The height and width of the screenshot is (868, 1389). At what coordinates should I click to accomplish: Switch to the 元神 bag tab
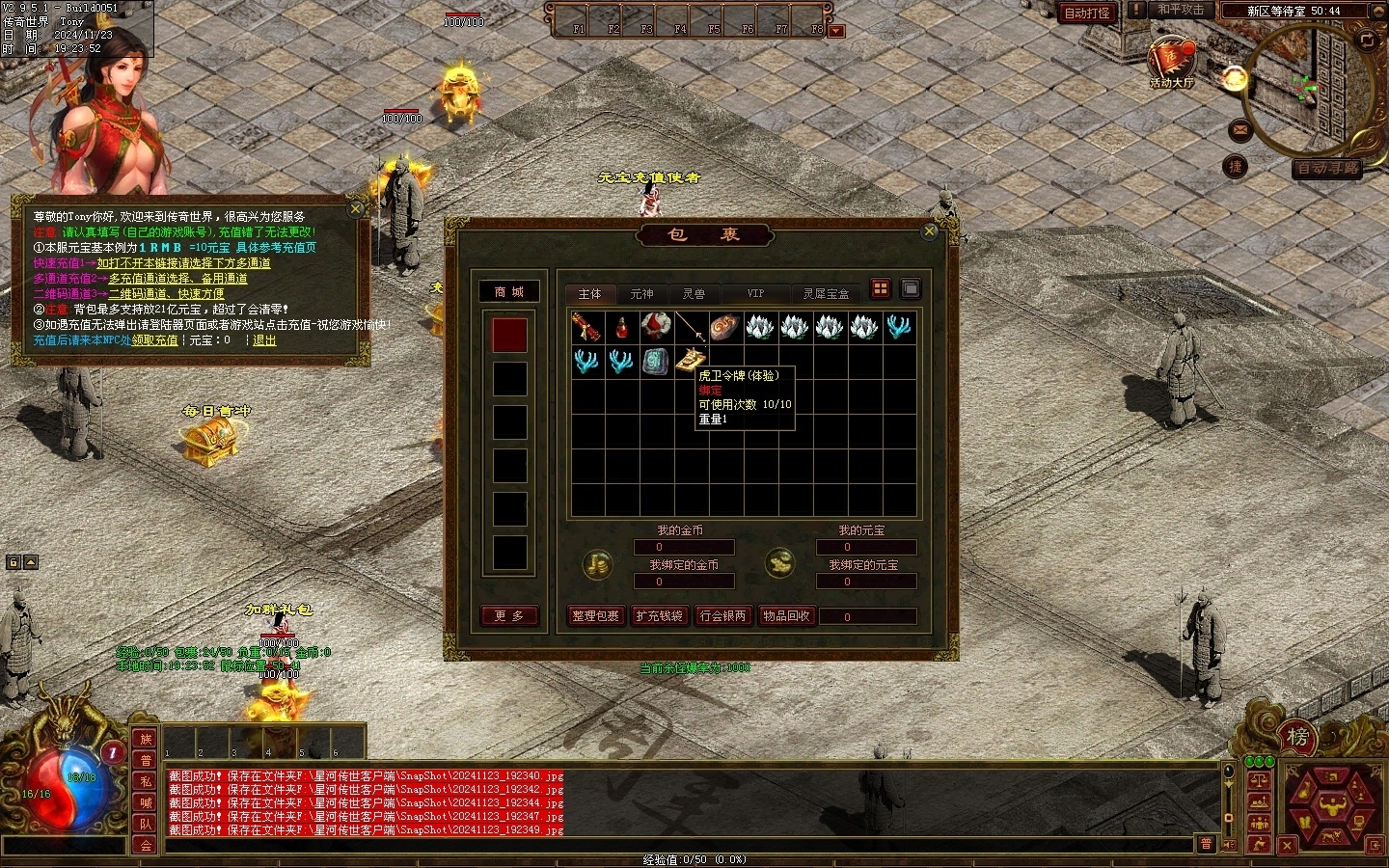641,293
